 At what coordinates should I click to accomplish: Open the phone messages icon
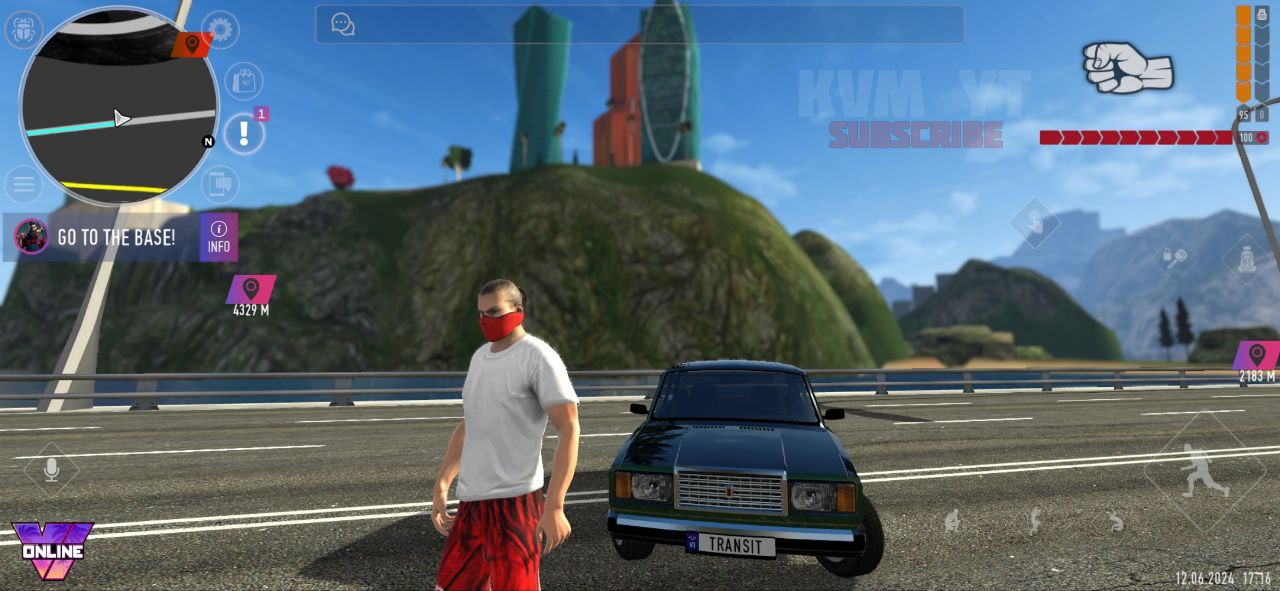219,185
